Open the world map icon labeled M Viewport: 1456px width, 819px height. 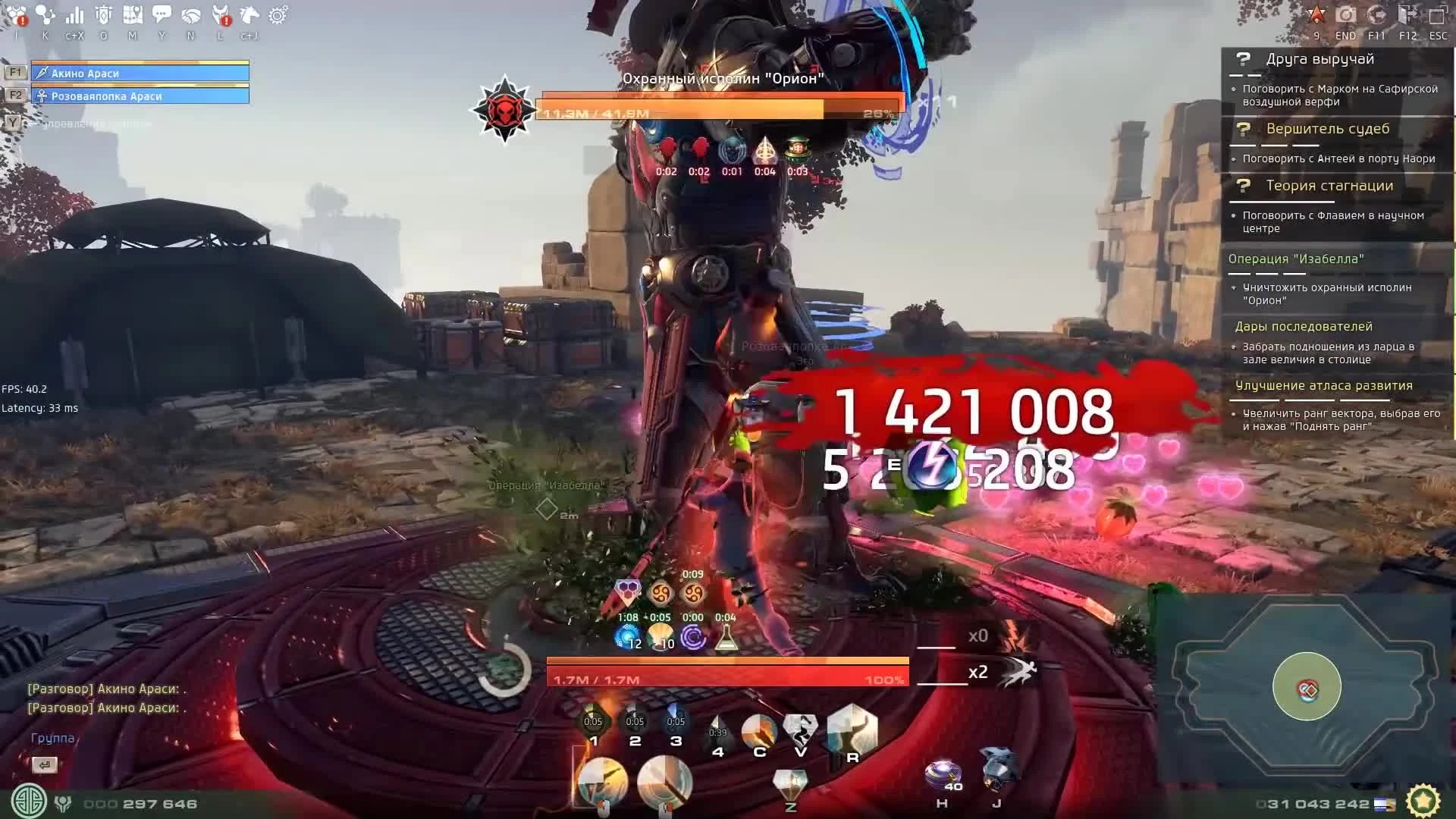pos(133,15)
